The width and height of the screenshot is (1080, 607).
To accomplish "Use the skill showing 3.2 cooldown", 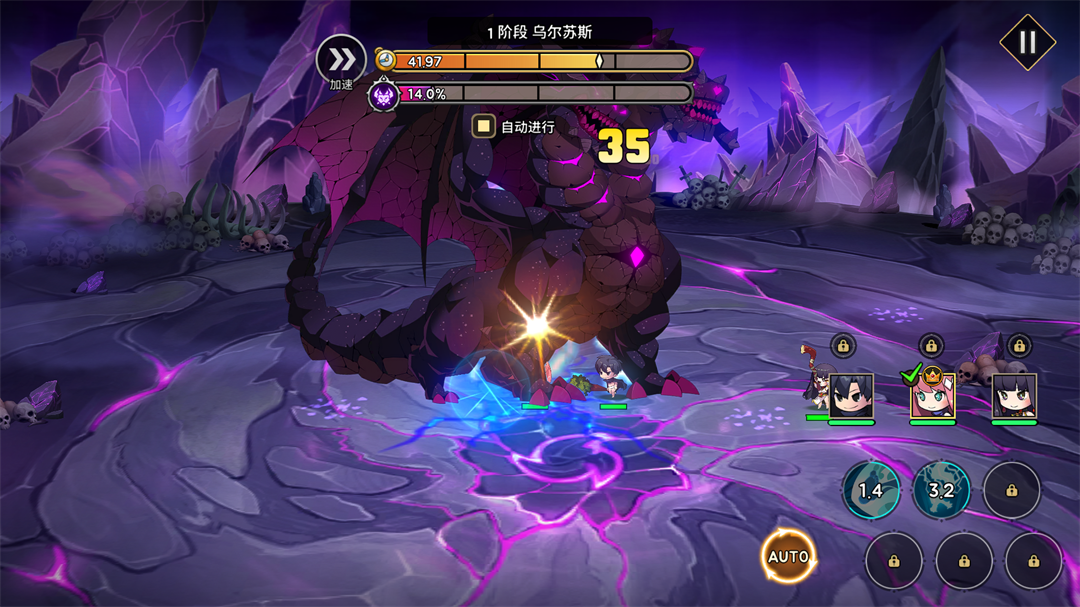I will tap(941, 490).
